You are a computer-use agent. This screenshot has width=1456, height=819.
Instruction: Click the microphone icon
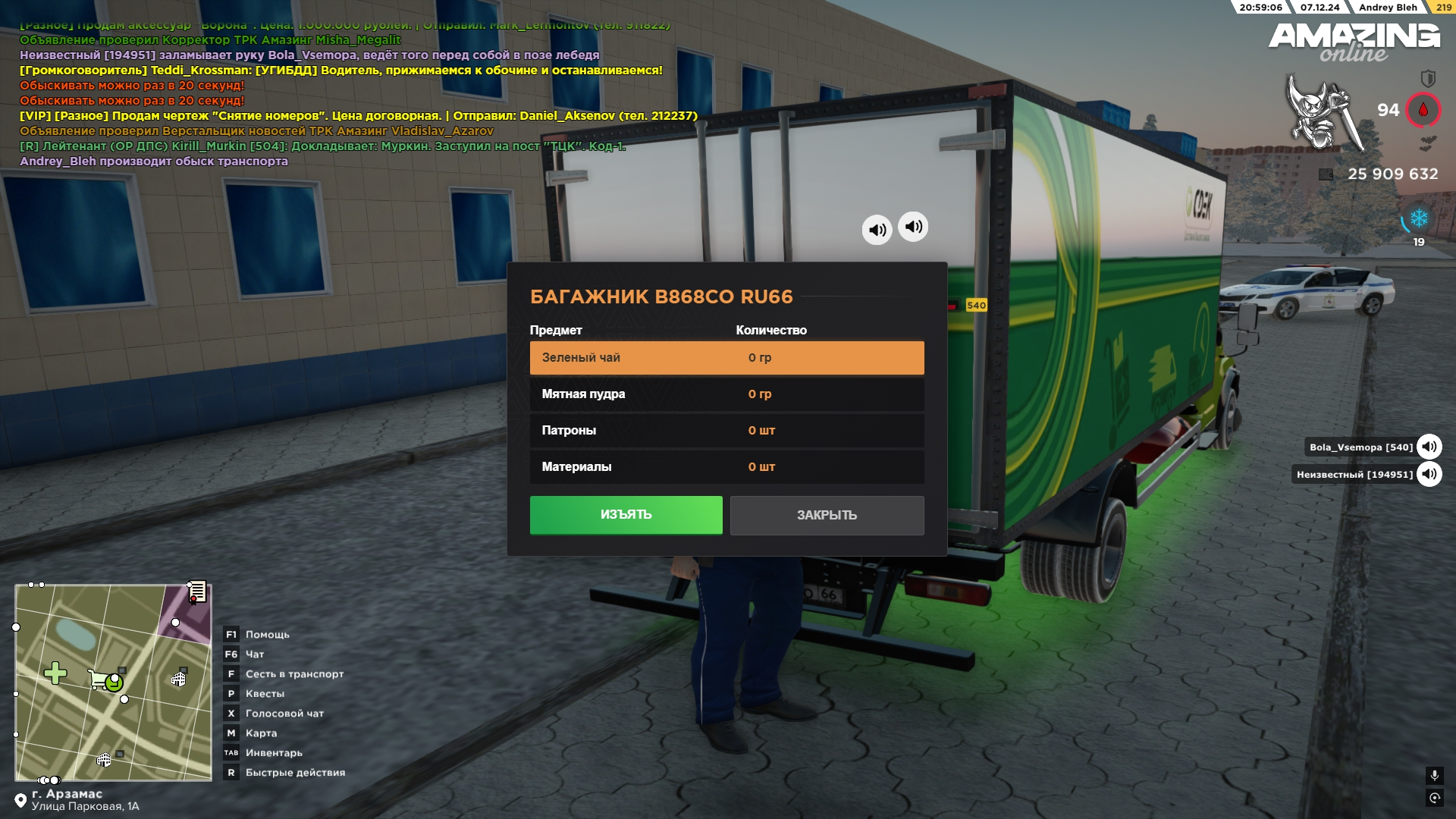pyautogui.click(x=1434, y=775)
